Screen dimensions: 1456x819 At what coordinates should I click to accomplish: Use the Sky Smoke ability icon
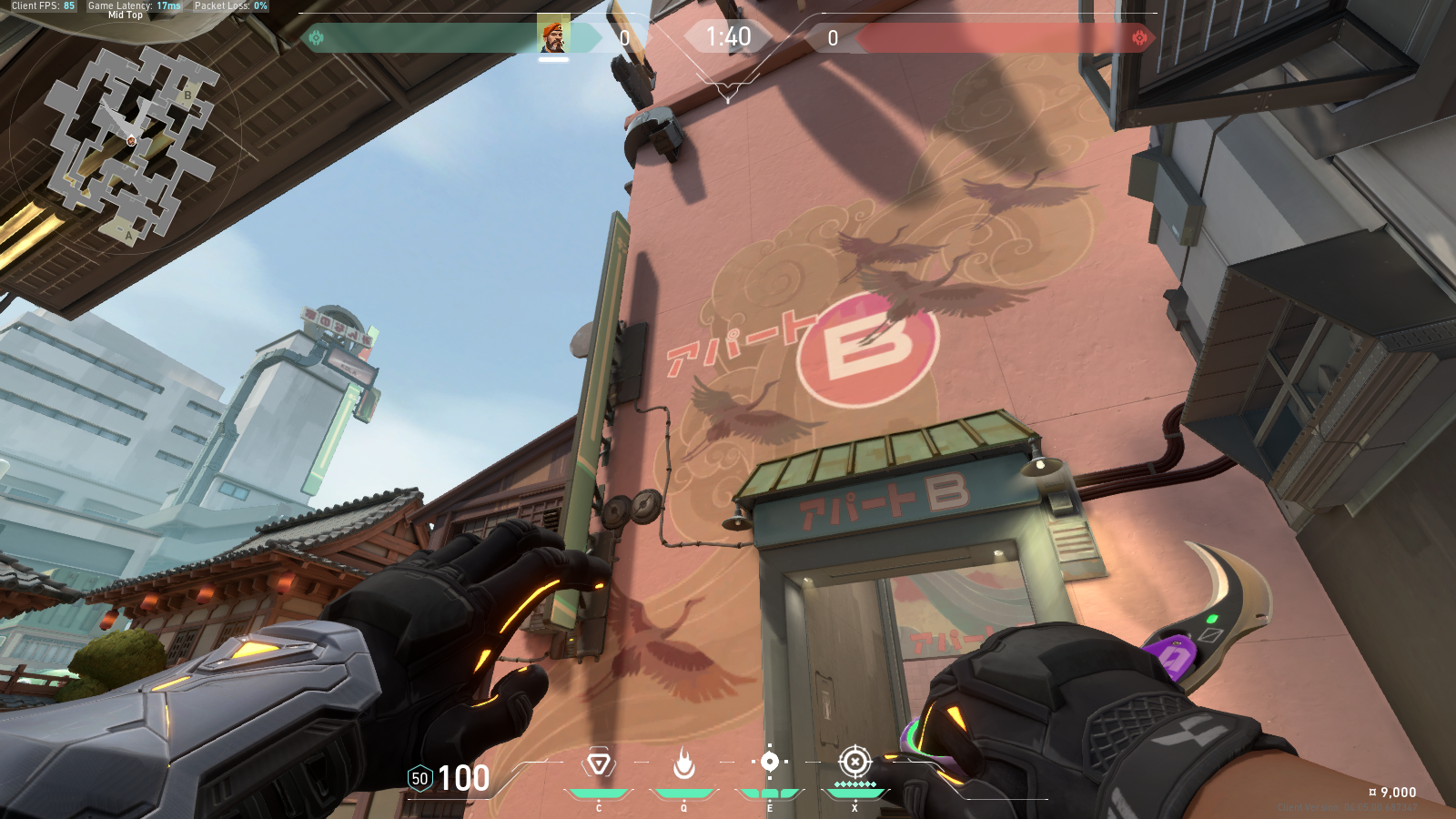tap(770, 762)
